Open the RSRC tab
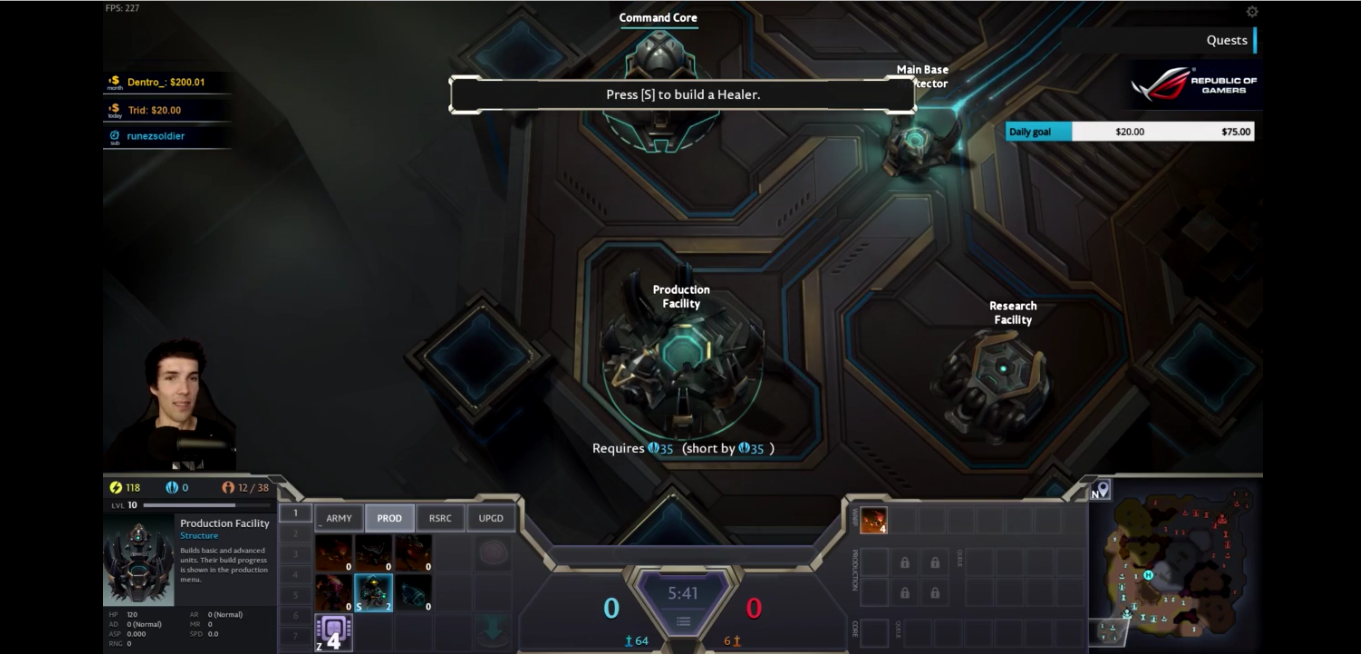The image size is (1361, 654). (440, 518)
